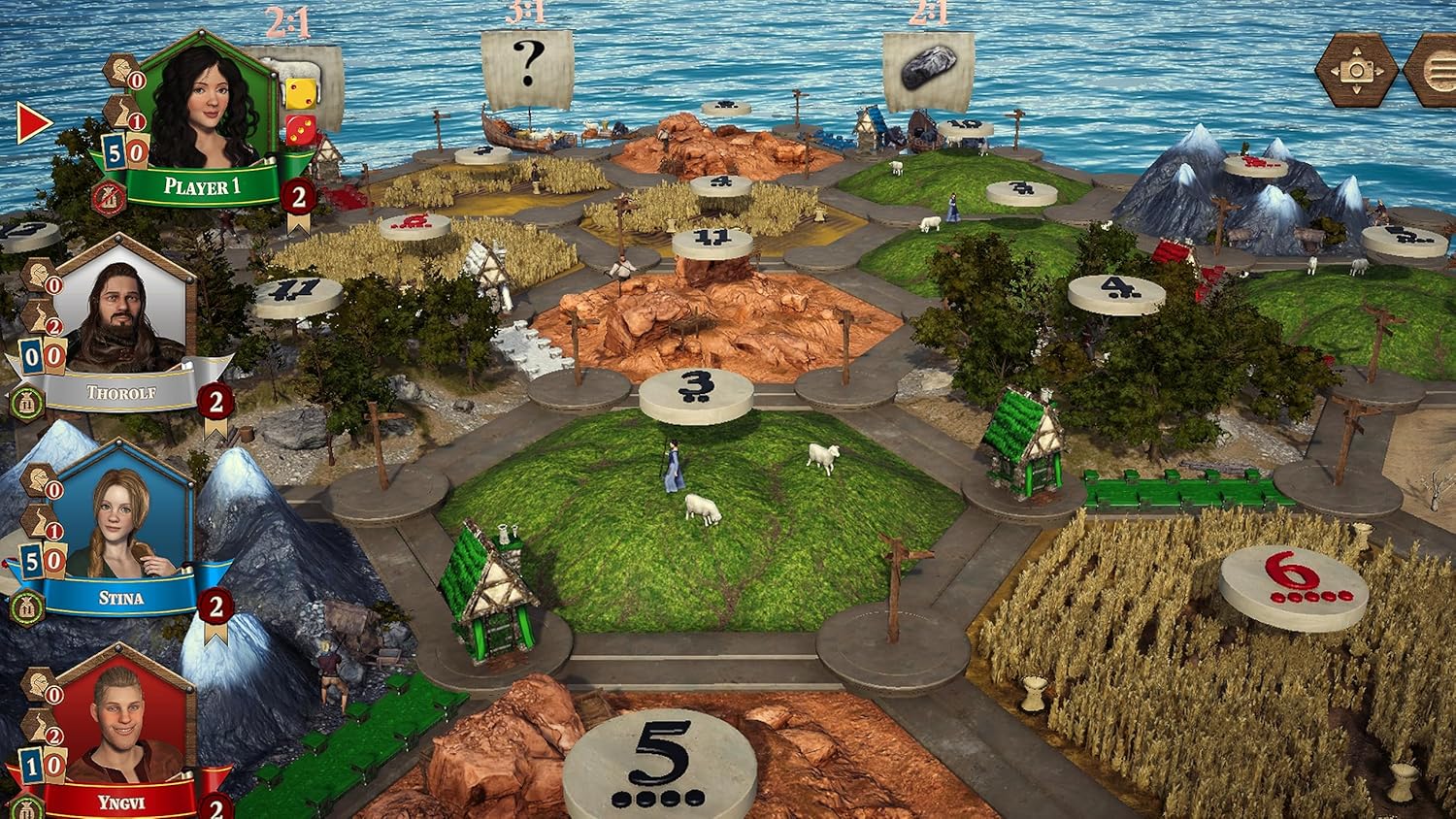Click the red turn arrow beside Player 1
Viewport: 1456px width, 819px height.
[x=33, y=123]
